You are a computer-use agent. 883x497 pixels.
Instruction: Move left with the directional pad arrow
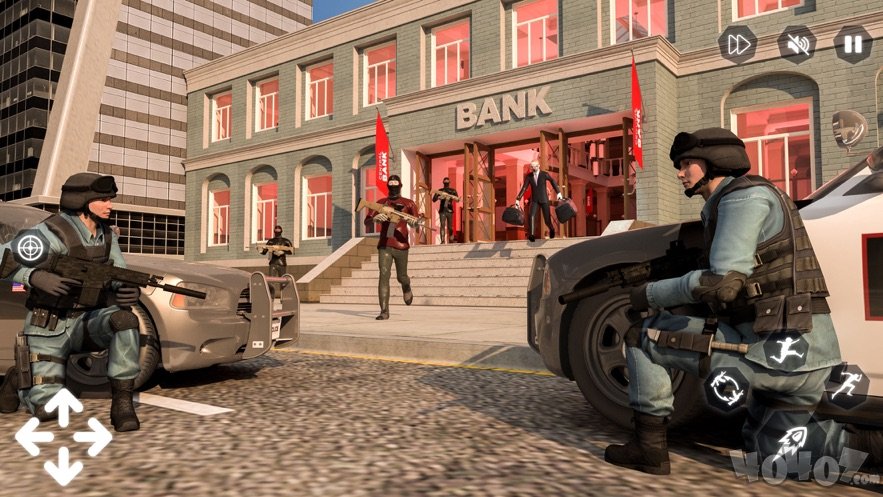coord(31,437)
